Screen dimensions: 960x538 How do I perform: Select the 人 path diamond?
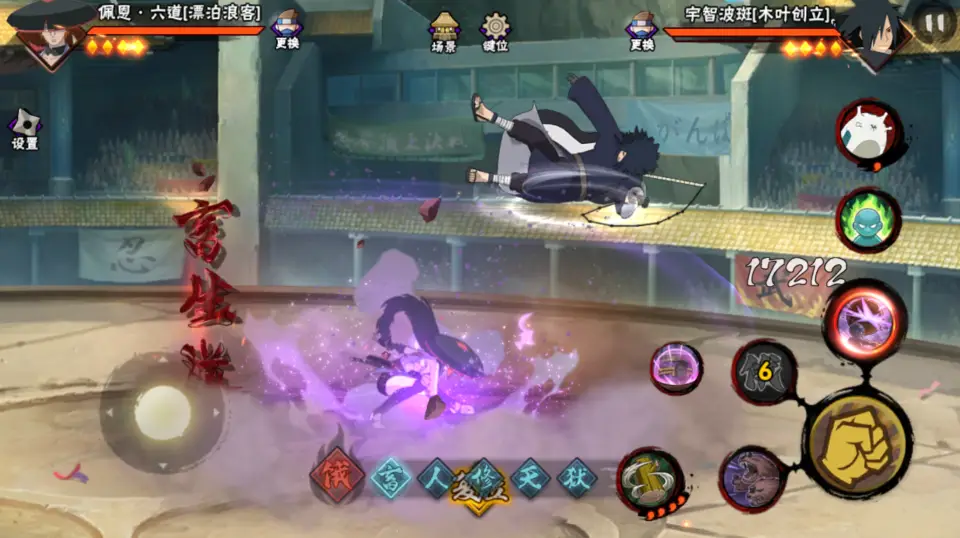point(437,478)
